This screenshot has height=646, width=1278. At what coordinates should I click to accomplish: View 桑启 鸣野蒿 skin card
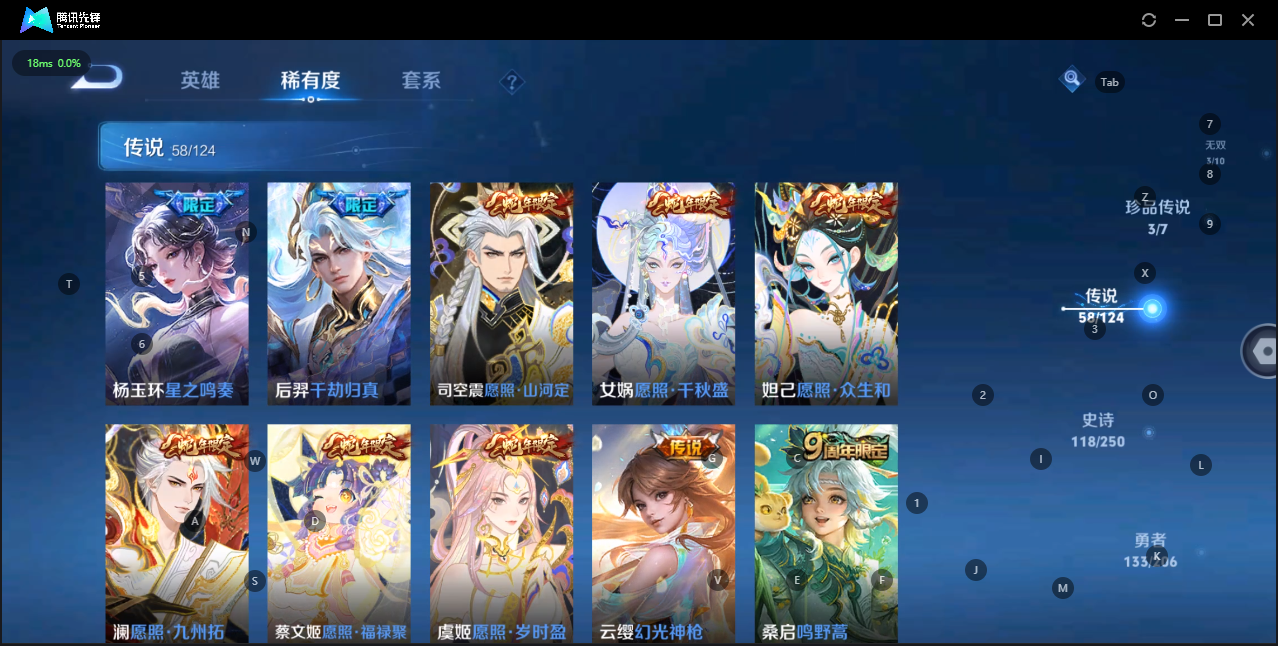pos(826,533)
